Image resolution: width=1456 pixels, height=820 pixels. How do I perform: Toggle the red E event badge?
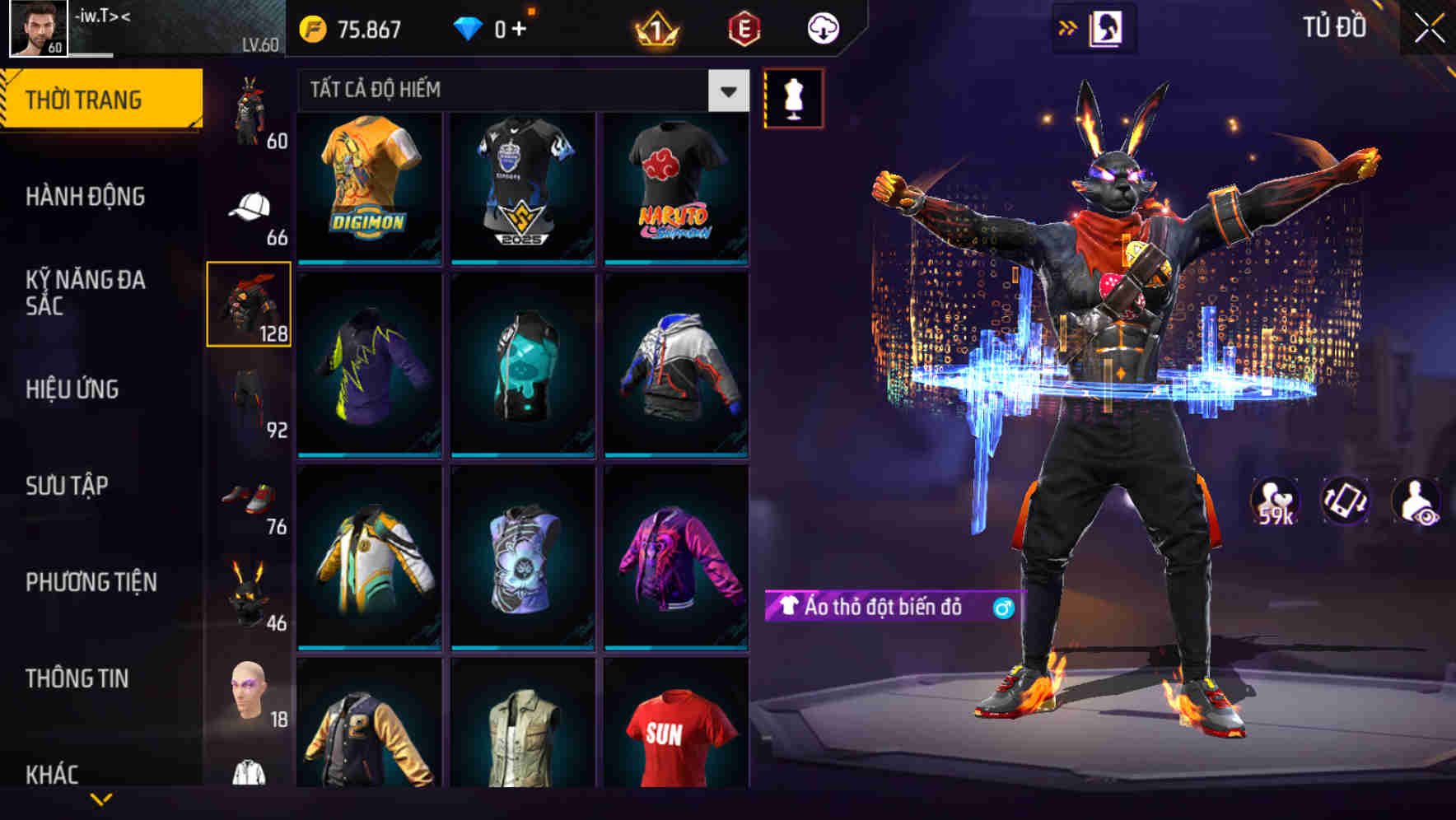(x=742, y=27)
